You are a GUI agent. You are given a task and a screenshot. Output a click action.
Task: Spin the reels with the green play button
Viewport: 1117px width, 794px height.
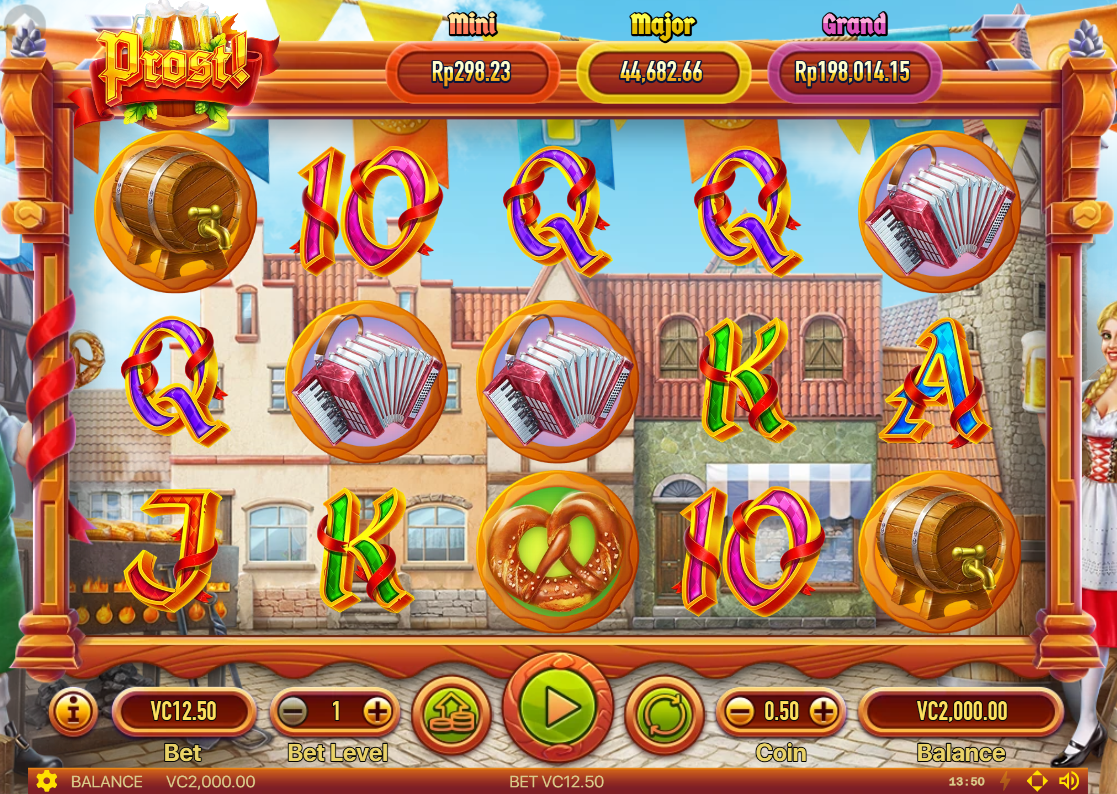coord(558,709)
